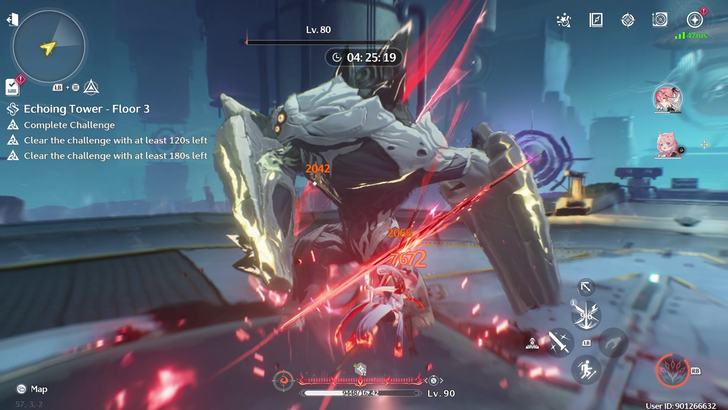Activate the diagonal arrow skill button

[x=587, y=287]
